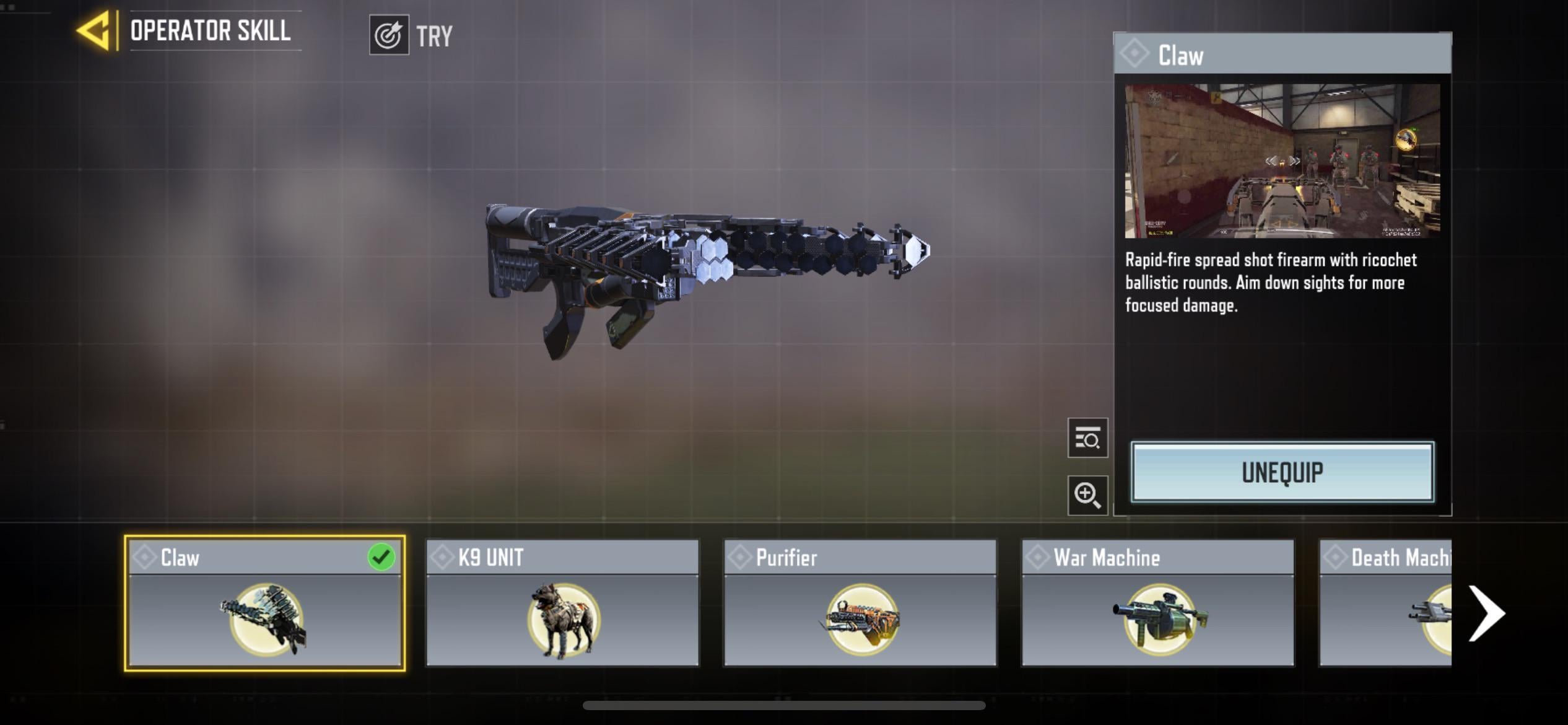Select the Claw skill card
Viewport: 1568px width, 725px height.
[x=264, y=603]
